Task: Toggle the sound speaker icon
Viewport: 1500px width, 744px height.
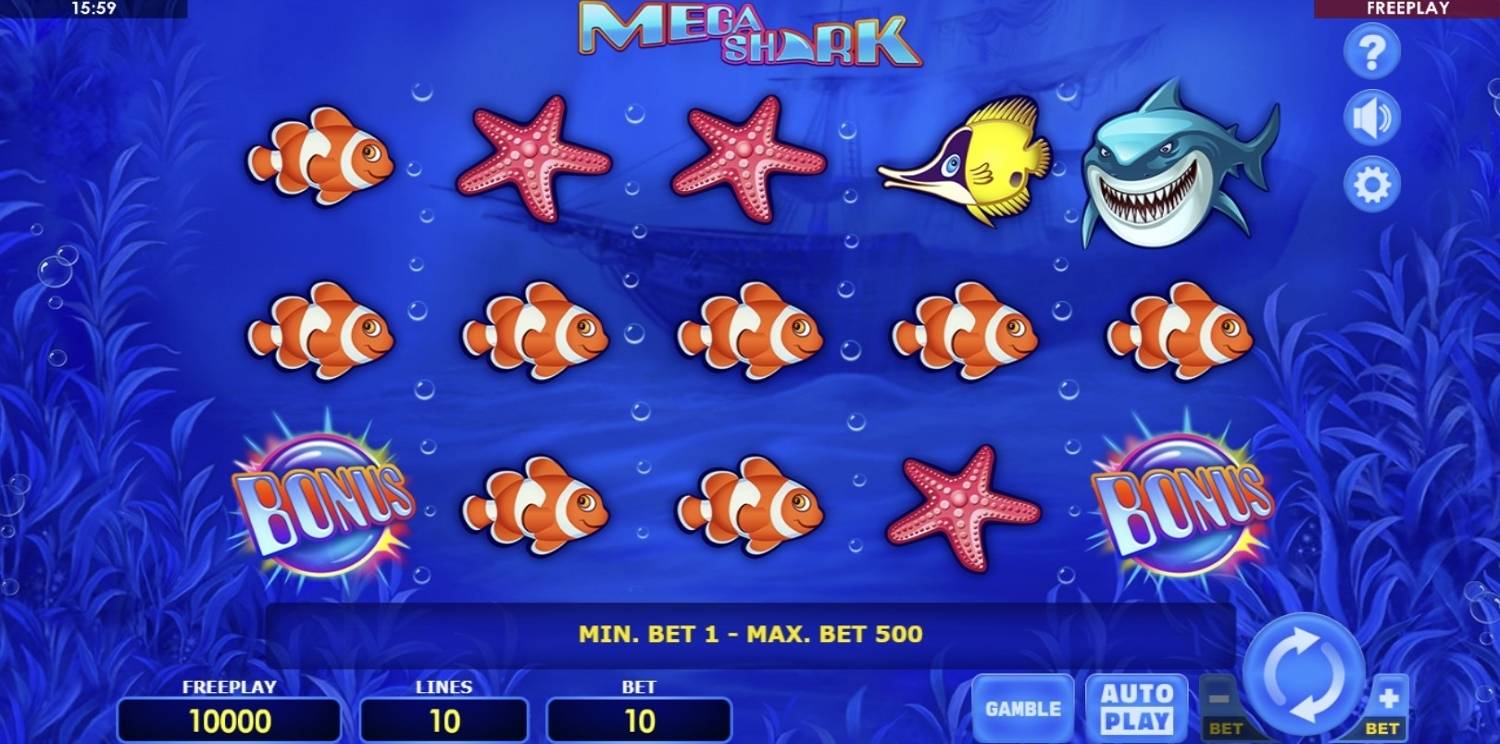Action: click(x=1371, y=118)
